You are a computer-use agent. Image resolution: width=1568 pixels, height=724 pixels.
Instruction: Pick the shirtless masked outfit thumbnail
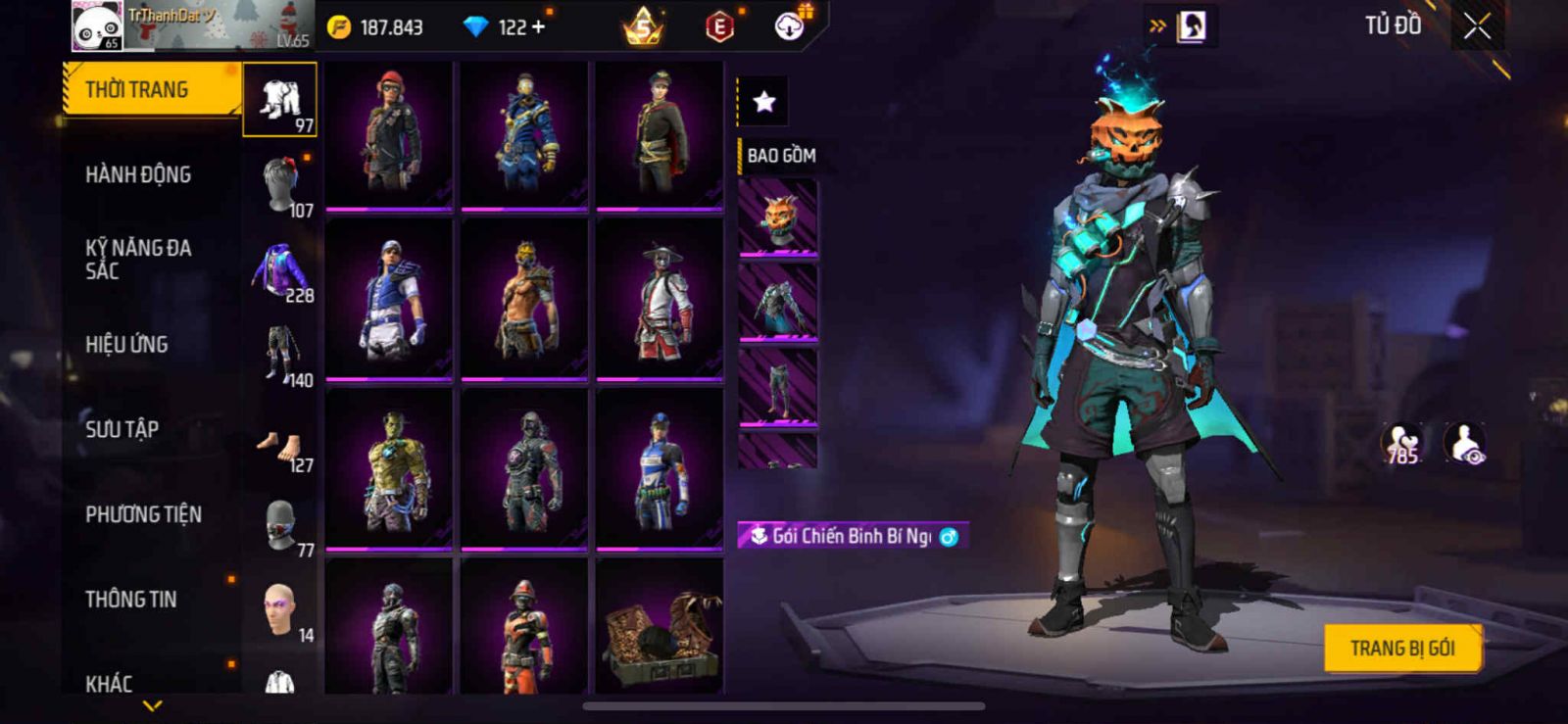tap(524, 299)
